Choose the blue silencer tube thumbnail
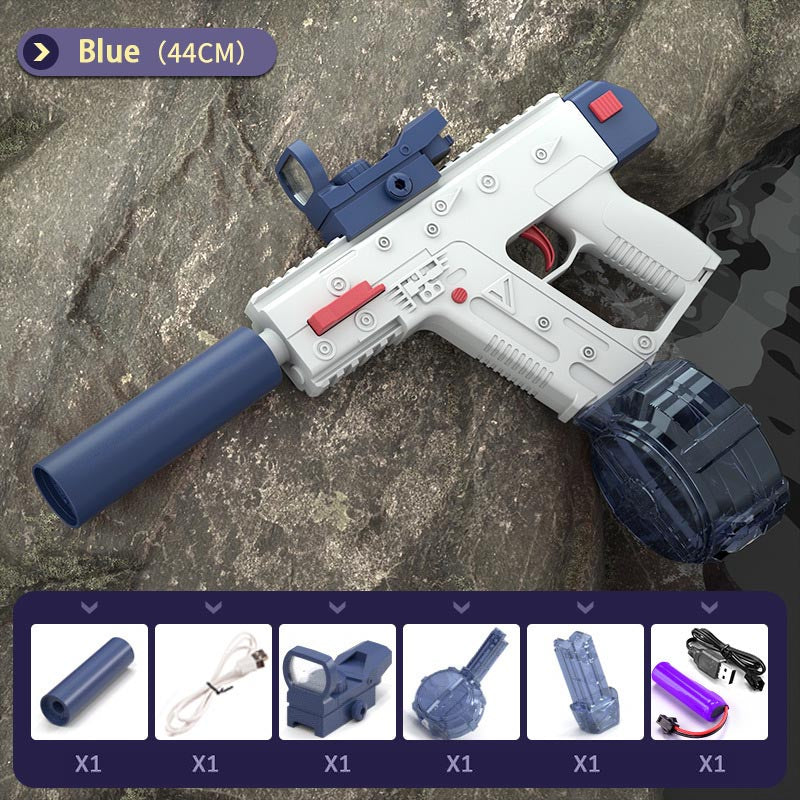The image size is (800, 800). [89, 682]
